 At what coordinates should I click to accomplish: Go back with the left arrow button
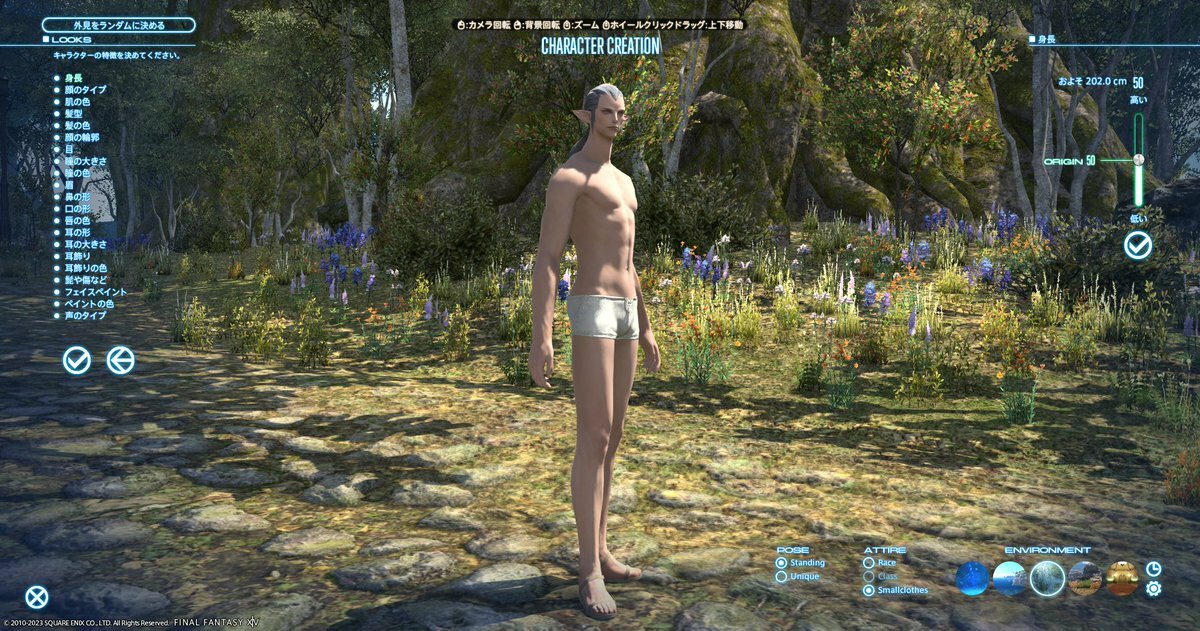pyautogui.click(x=121, y=360)
